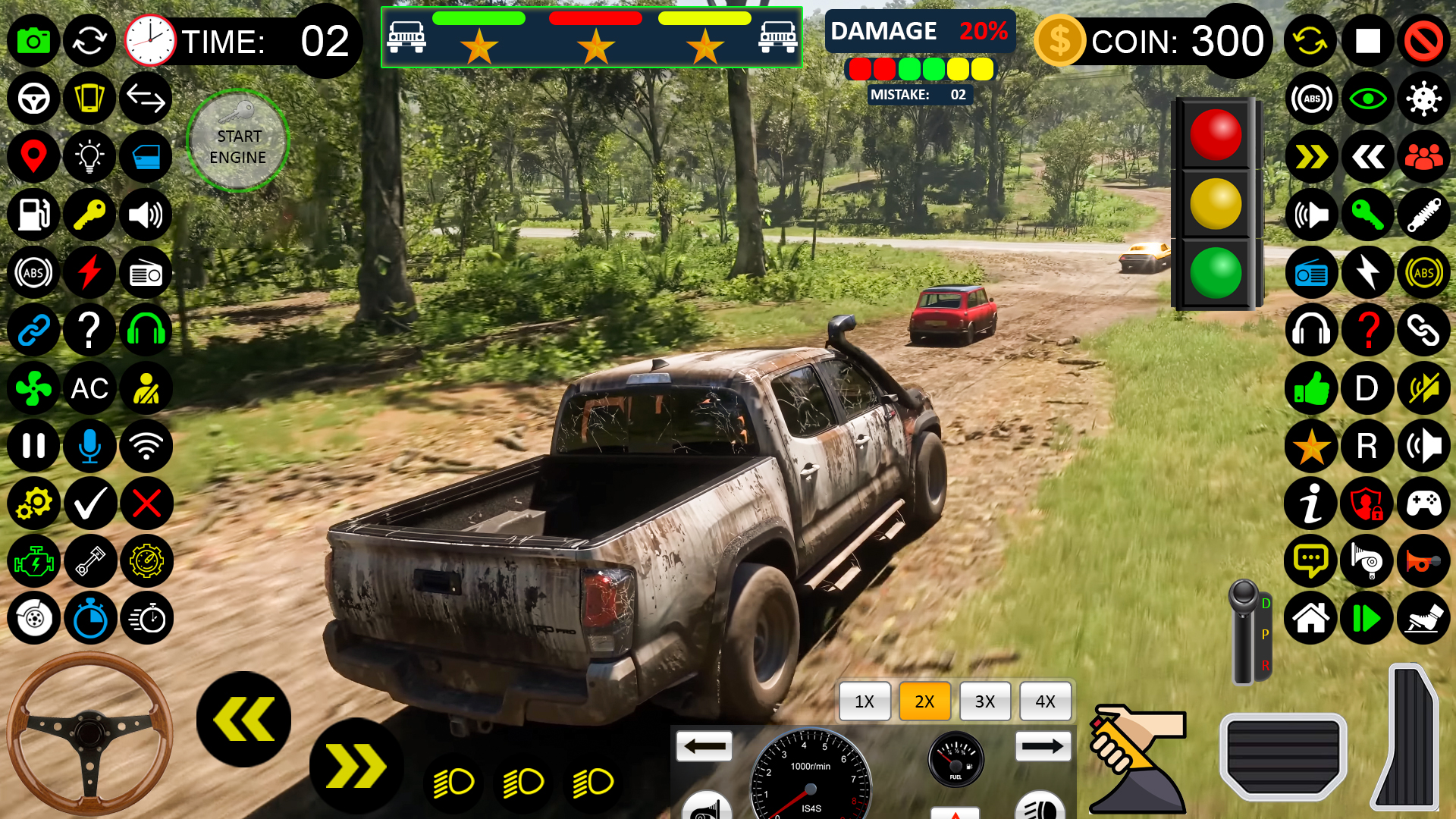Tap the home icon to exit
This screenshot has height=819, width=1456.
tap(1311, 620)
